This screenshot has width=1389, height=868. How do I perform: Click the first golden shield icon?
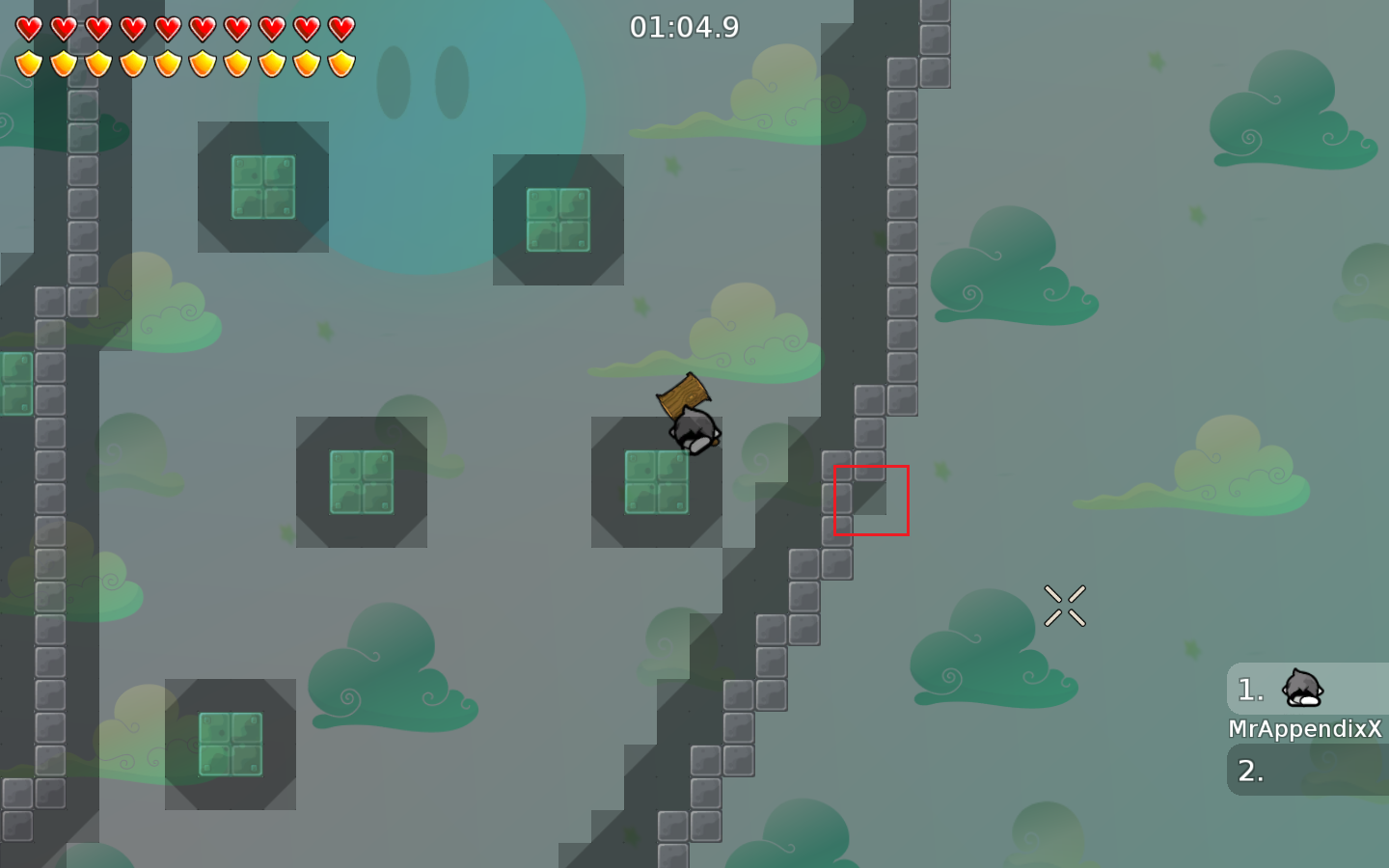click(x=29, y=63)
